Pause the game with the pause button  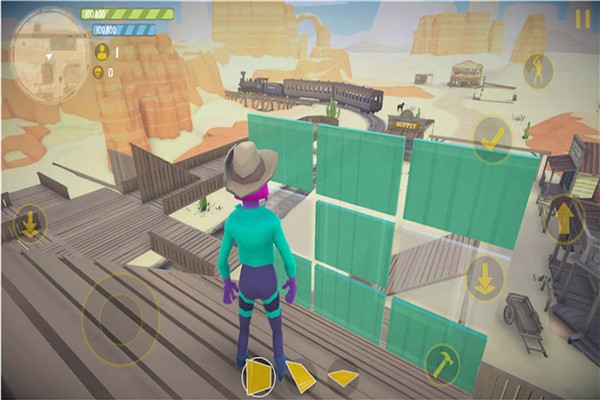[x=582, y=19]
